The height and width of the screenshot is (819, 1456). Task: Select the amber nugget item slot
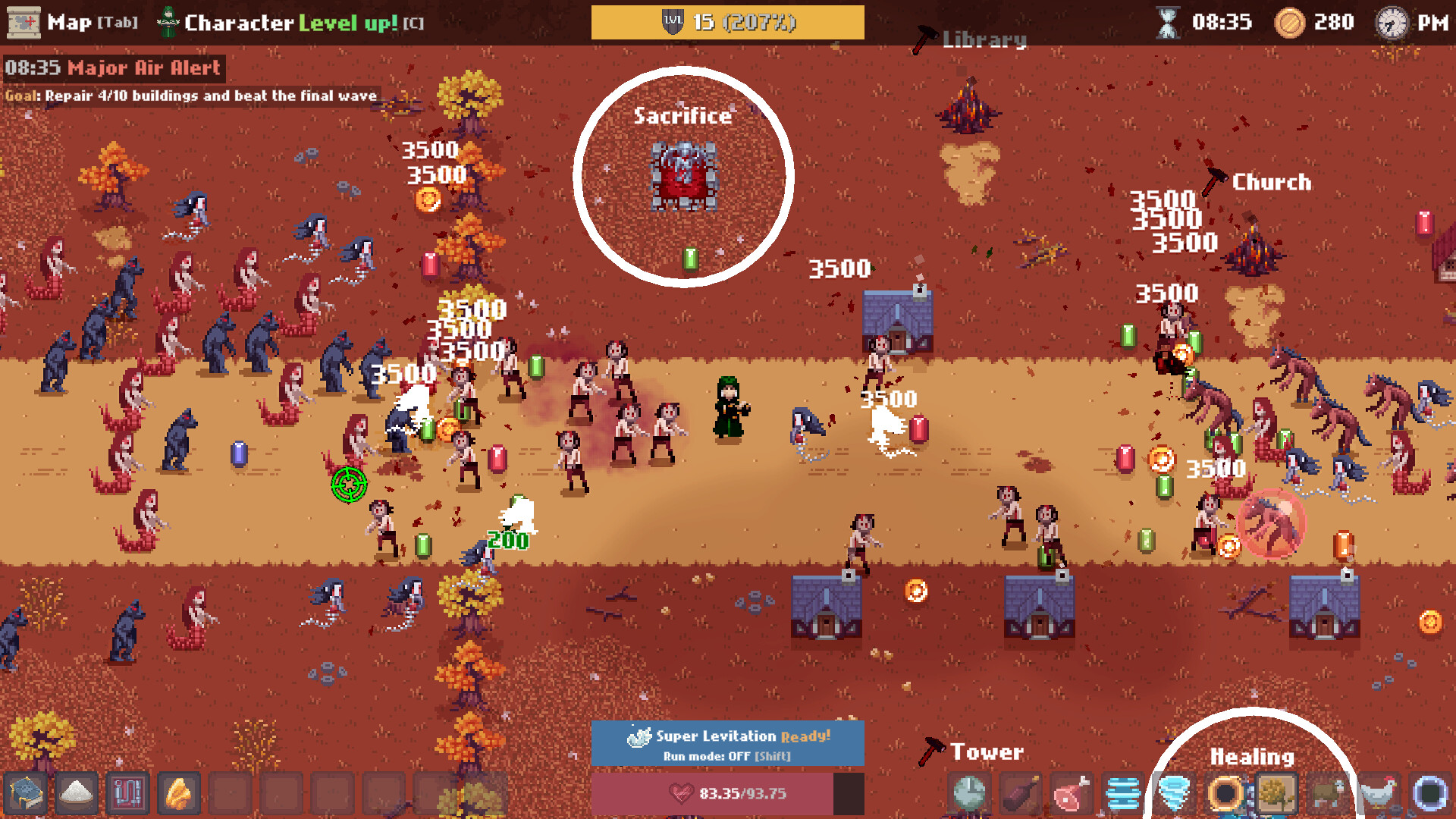pos(180,794)
